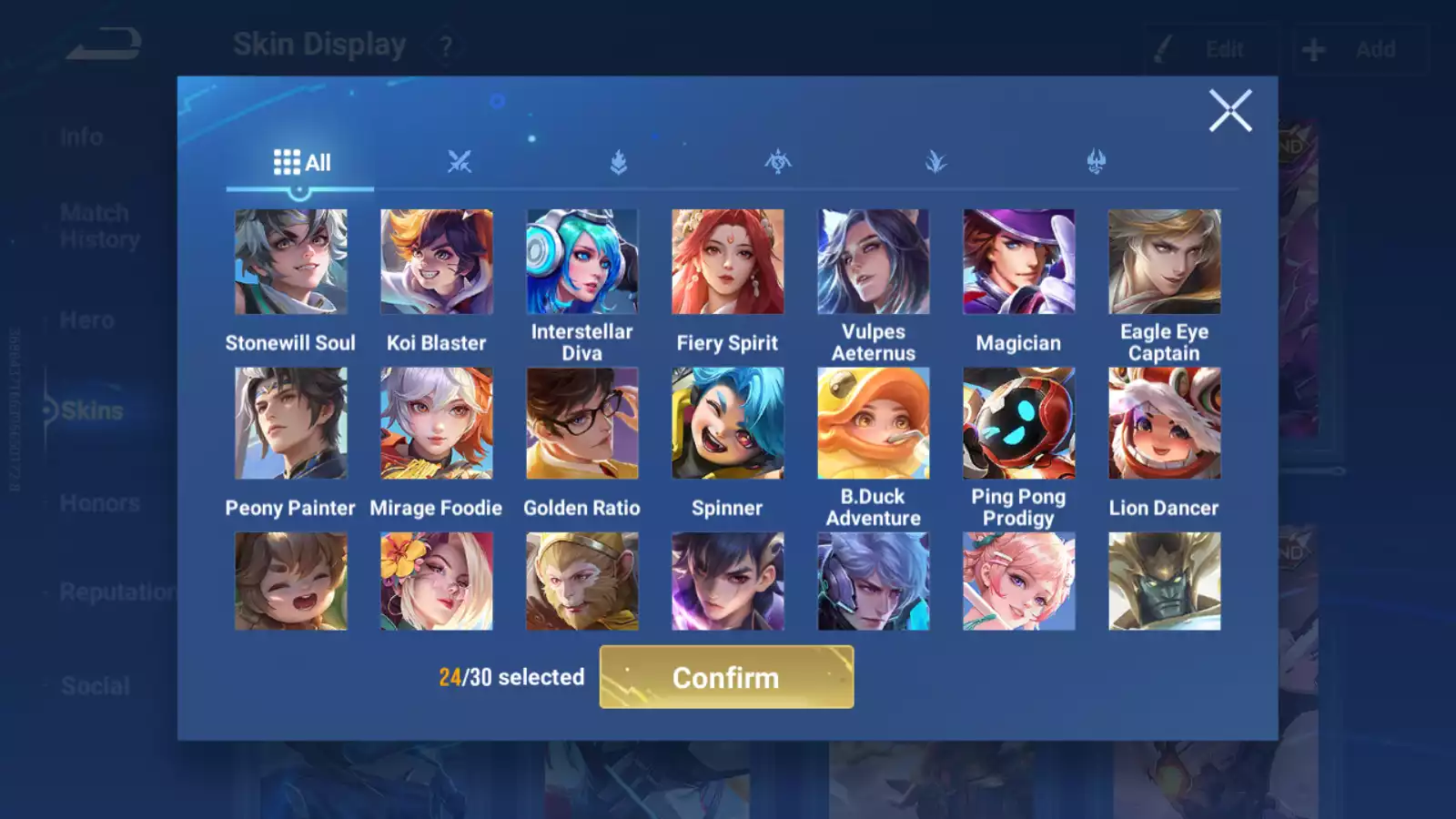Open the compass emblem filter tab
Screen dimensions: 1456x819
[x=778, y=159]
